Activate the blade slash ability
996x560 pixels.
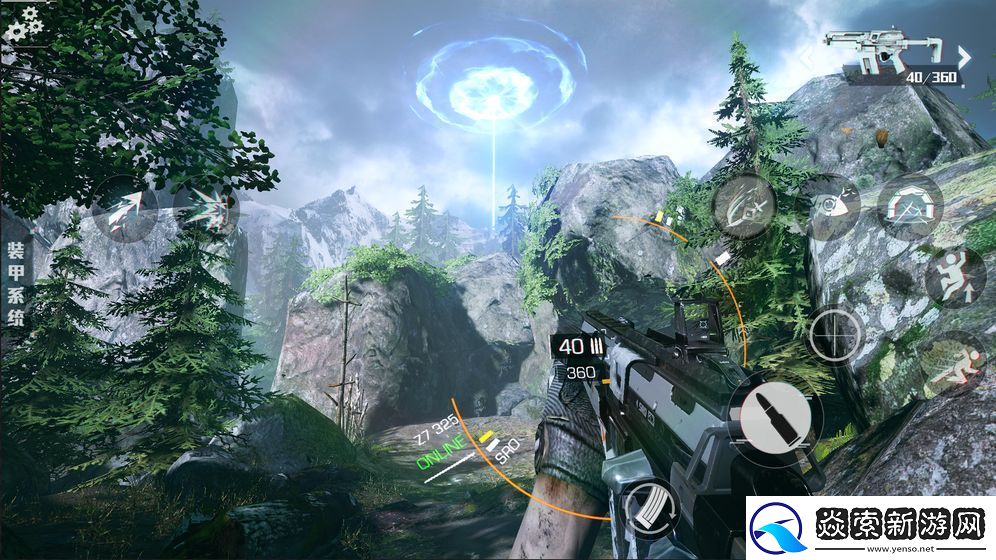[744, 207]
